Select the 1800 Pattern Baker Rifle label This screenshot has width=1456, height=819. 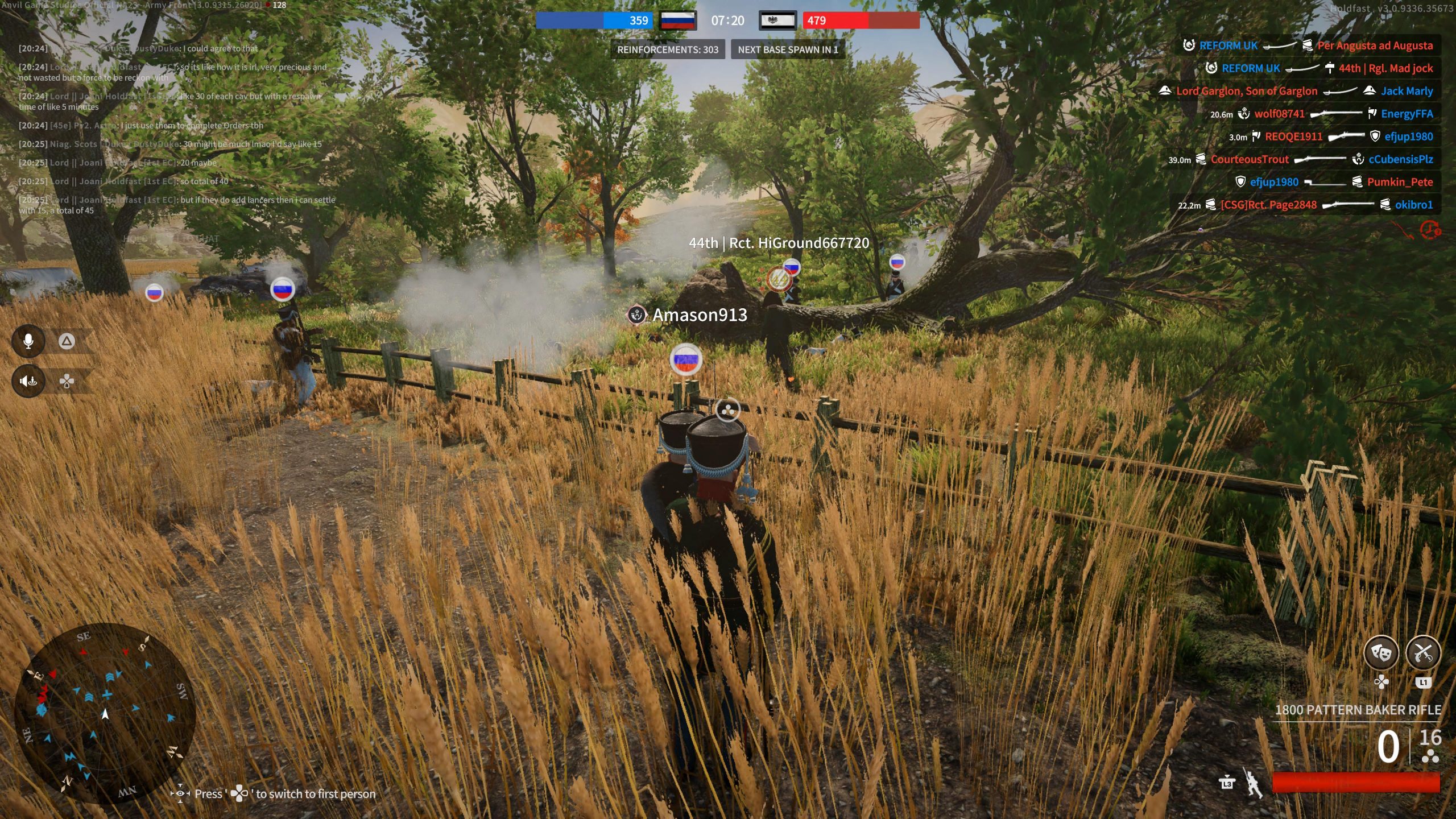pos(1358,710)
